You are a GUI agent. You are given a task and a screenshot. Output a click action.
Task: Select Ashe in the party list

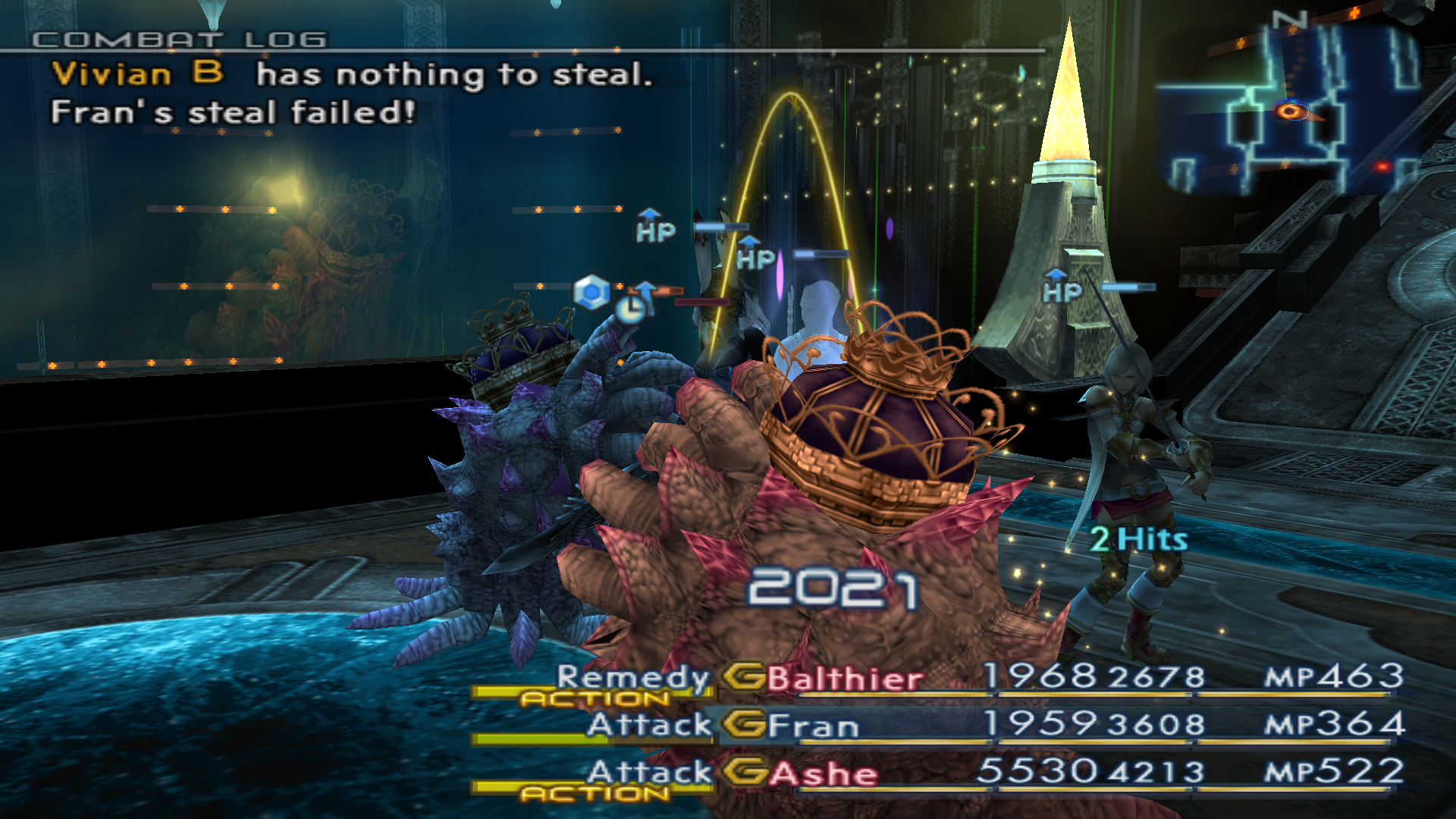coord(824,773)
